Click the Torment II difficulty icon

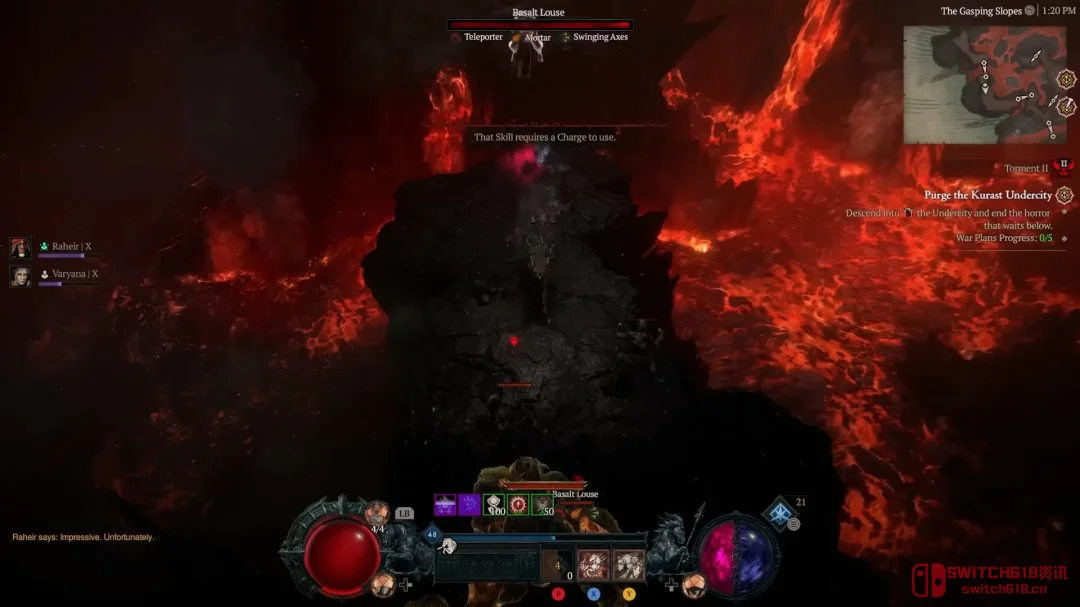pos(1064,167)
